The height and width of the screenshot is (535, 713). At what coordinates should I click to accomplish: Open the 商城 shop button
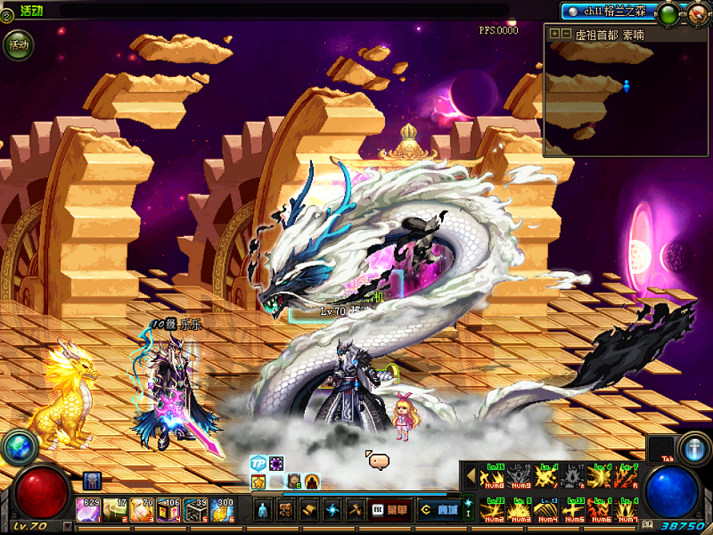(436, 509)
